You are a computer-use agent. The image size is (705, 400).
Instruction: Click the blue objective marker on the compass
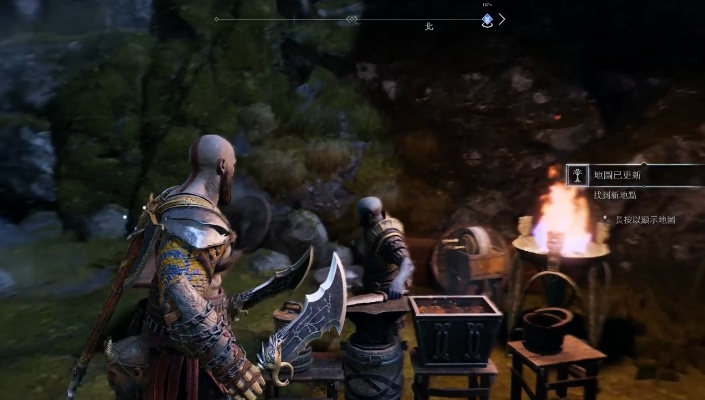coord(487,19)
